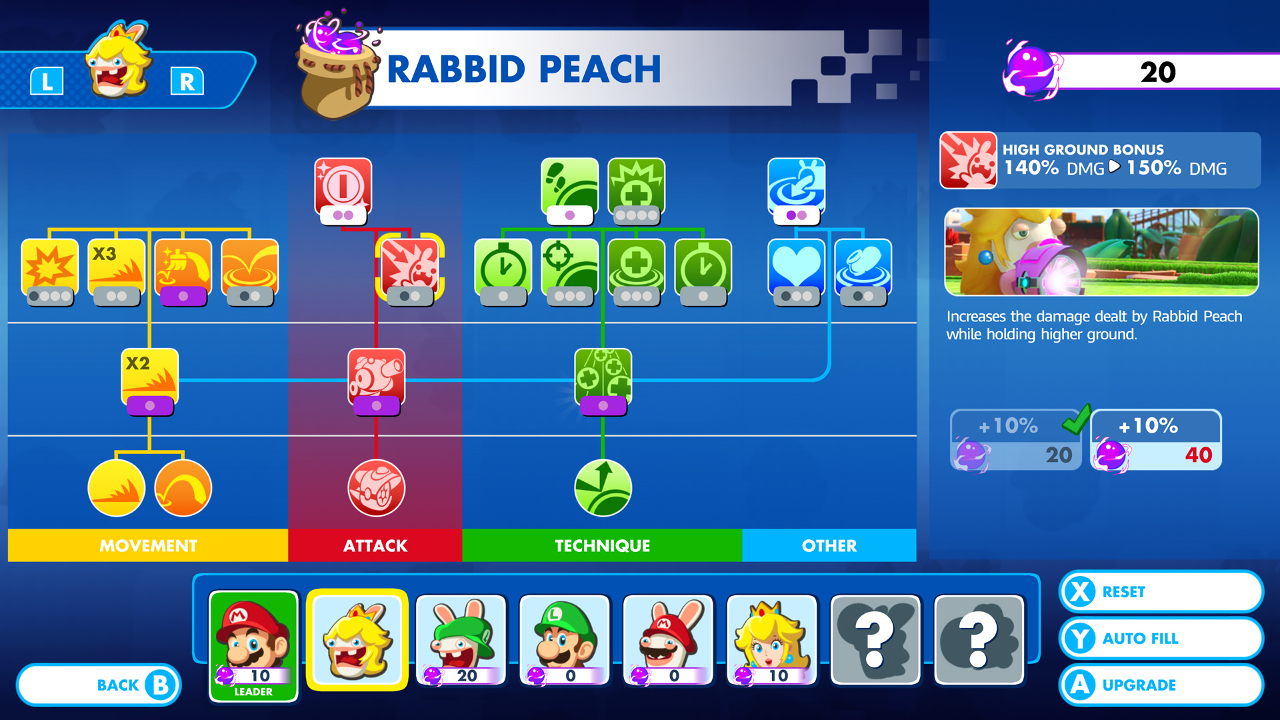Select the checkmarked +10% 20 orb option

coord(1014,439)
